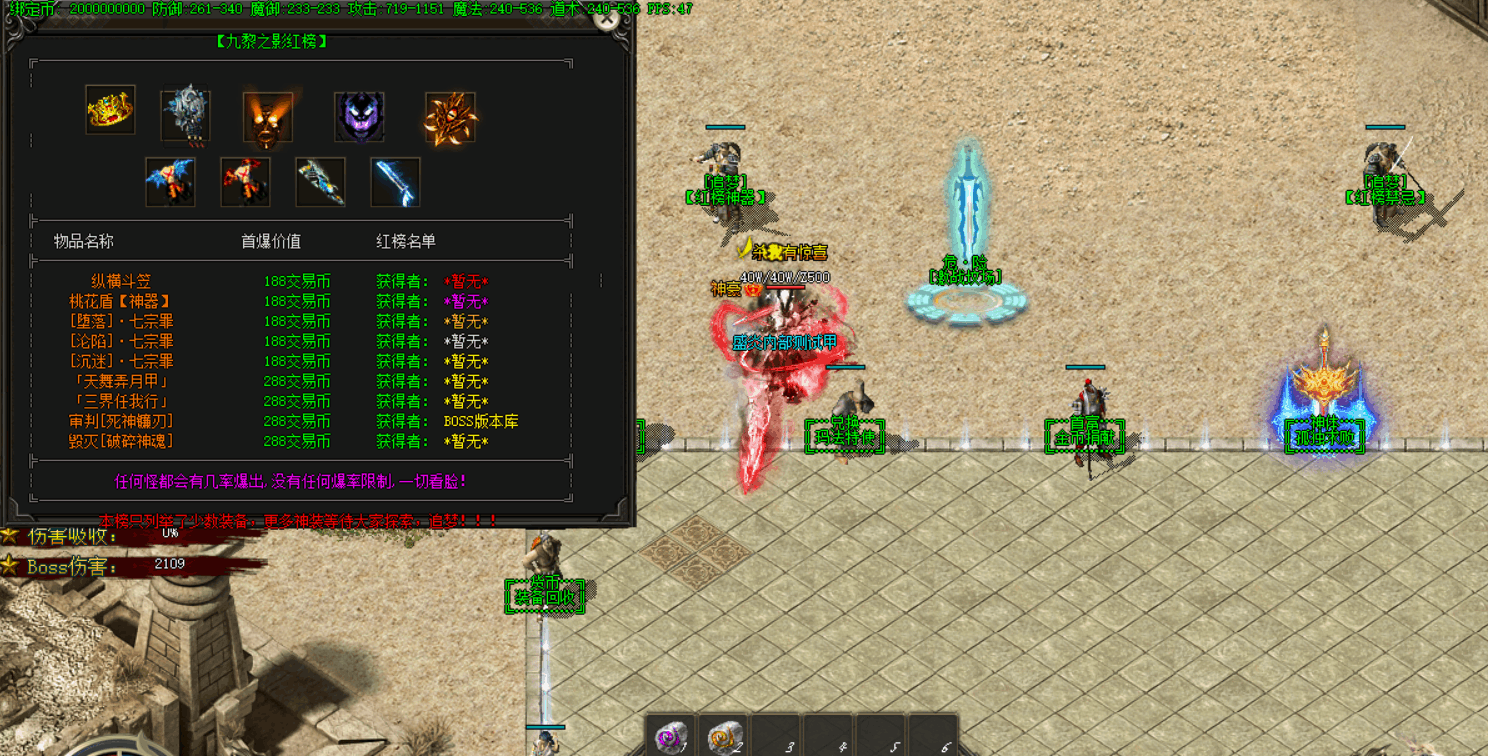1488x756 pixels.
Task: Click the silver armored gauntlet icon
Action: pos(186,114)
